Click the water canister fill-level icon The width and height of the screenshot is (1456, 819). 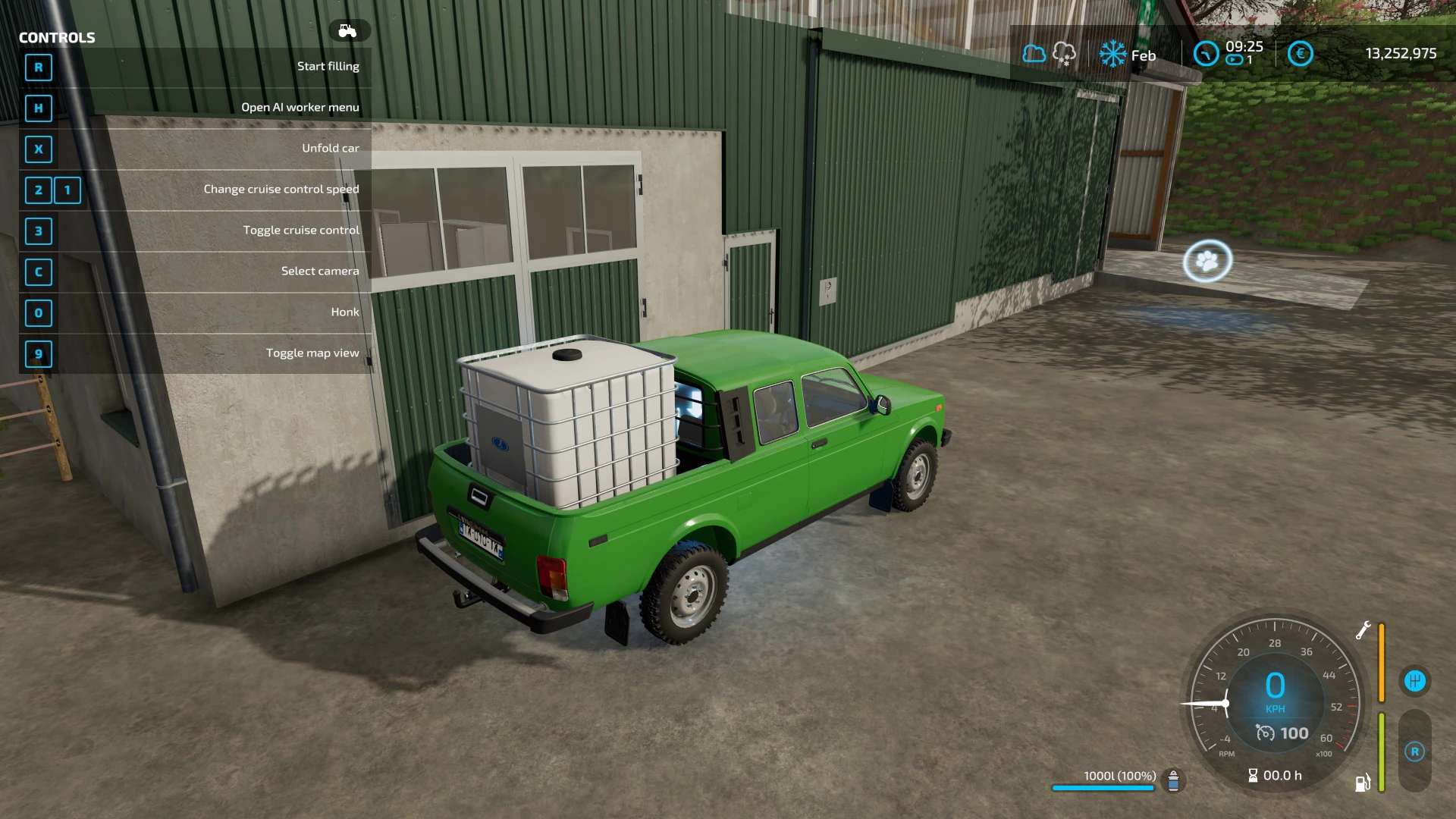point(1173,780)
